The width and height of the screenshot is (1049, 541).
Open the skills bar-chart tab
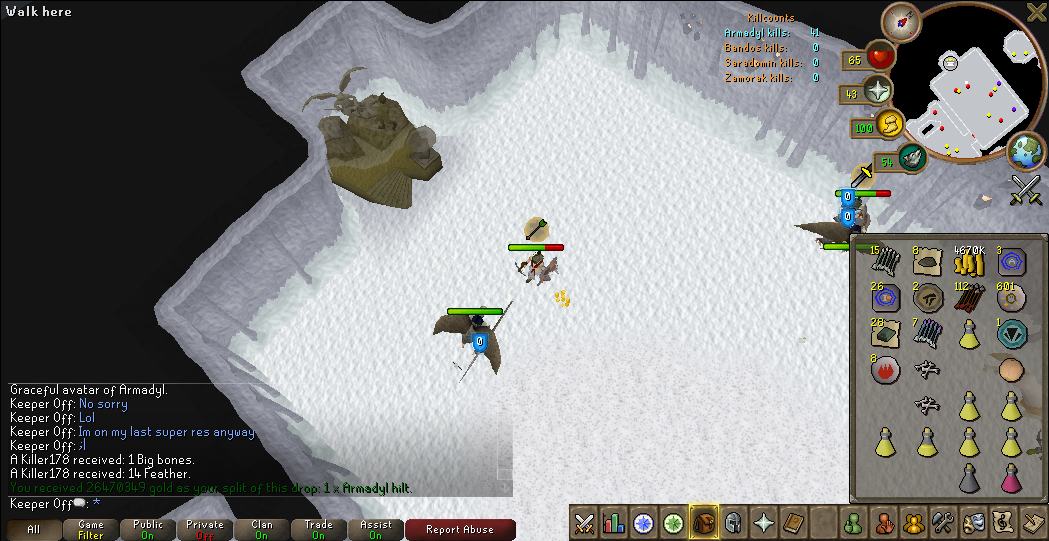[614, 522]
